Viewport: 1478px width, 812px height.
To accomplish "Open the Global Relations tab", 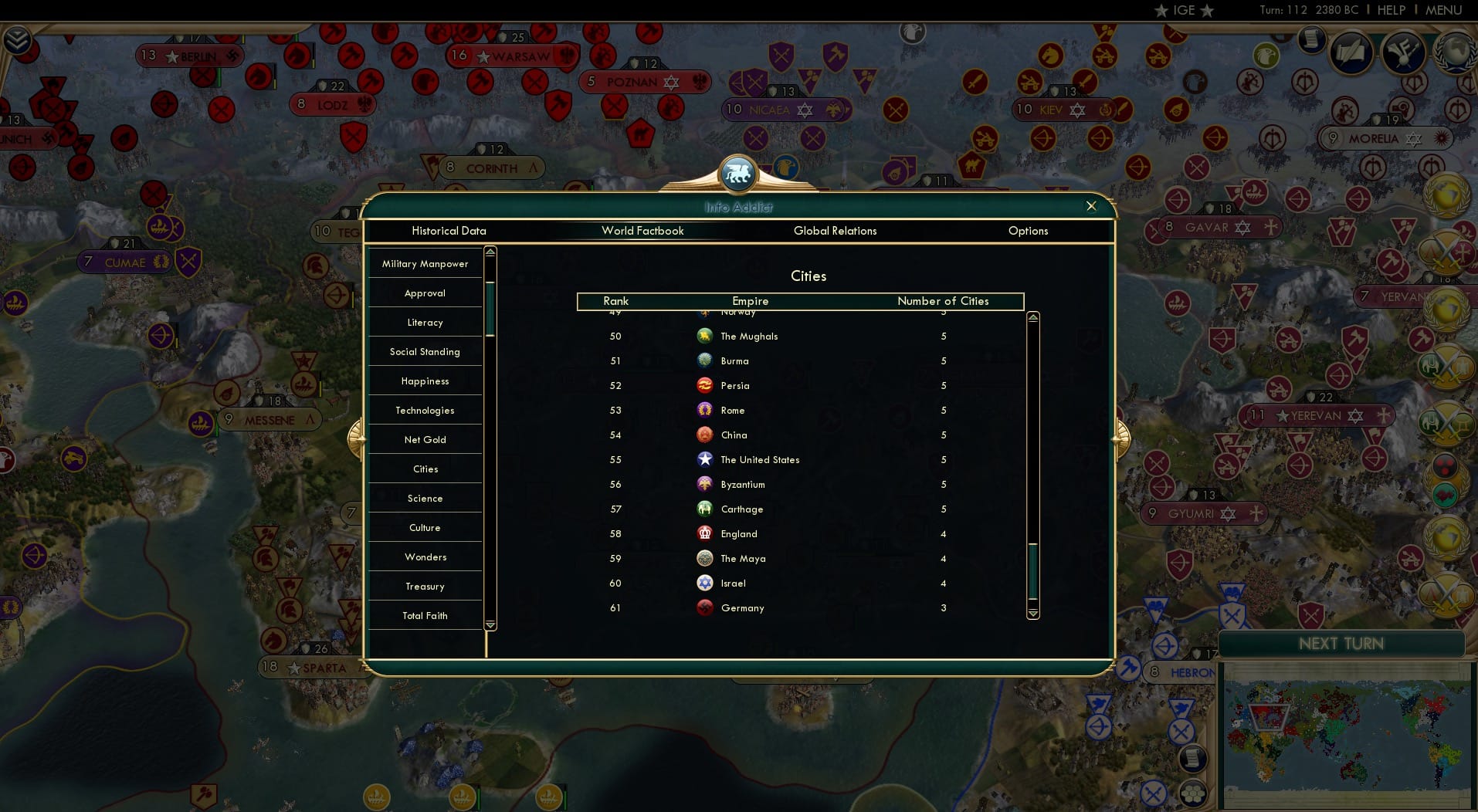I will tap(835, 231).
